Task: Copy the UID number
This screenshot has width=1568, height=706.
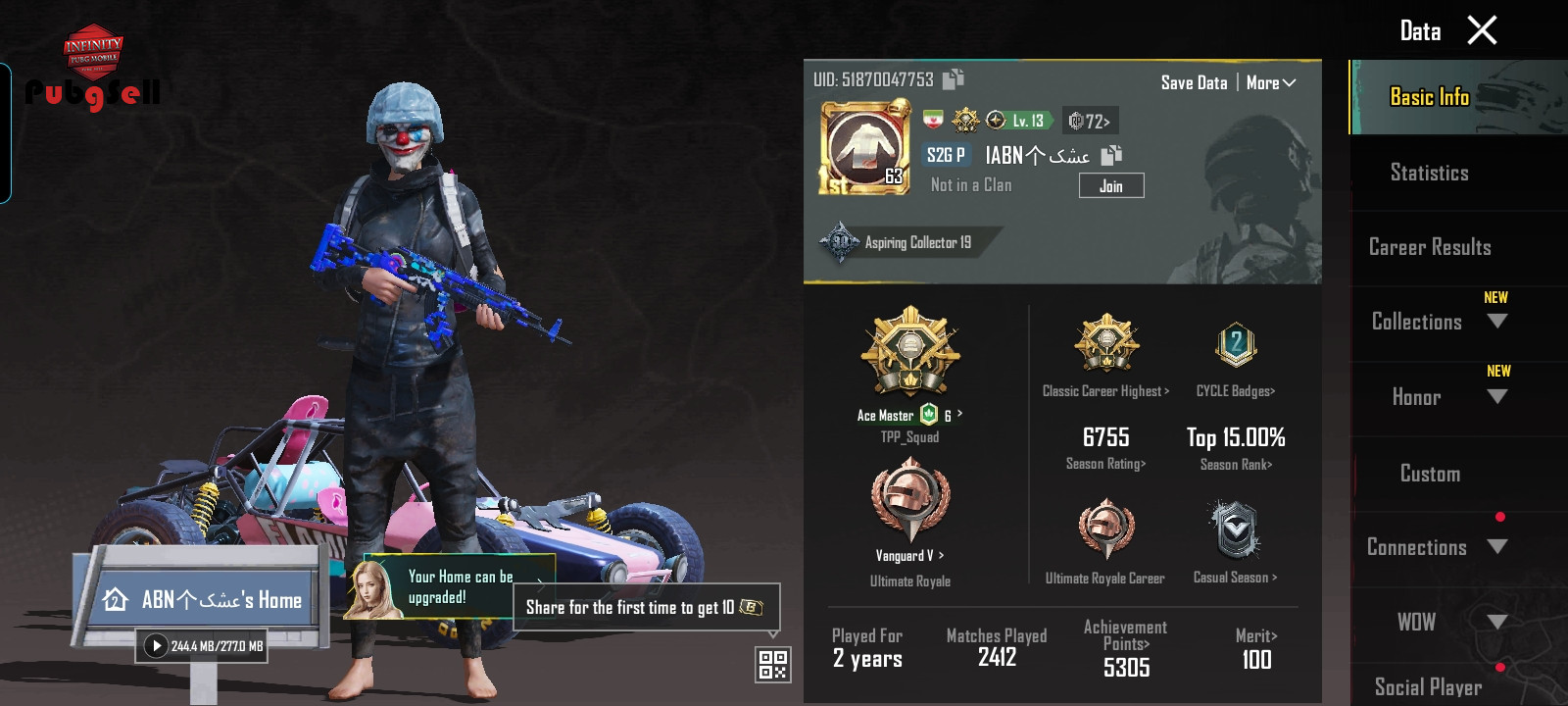Action: point(953,79)
